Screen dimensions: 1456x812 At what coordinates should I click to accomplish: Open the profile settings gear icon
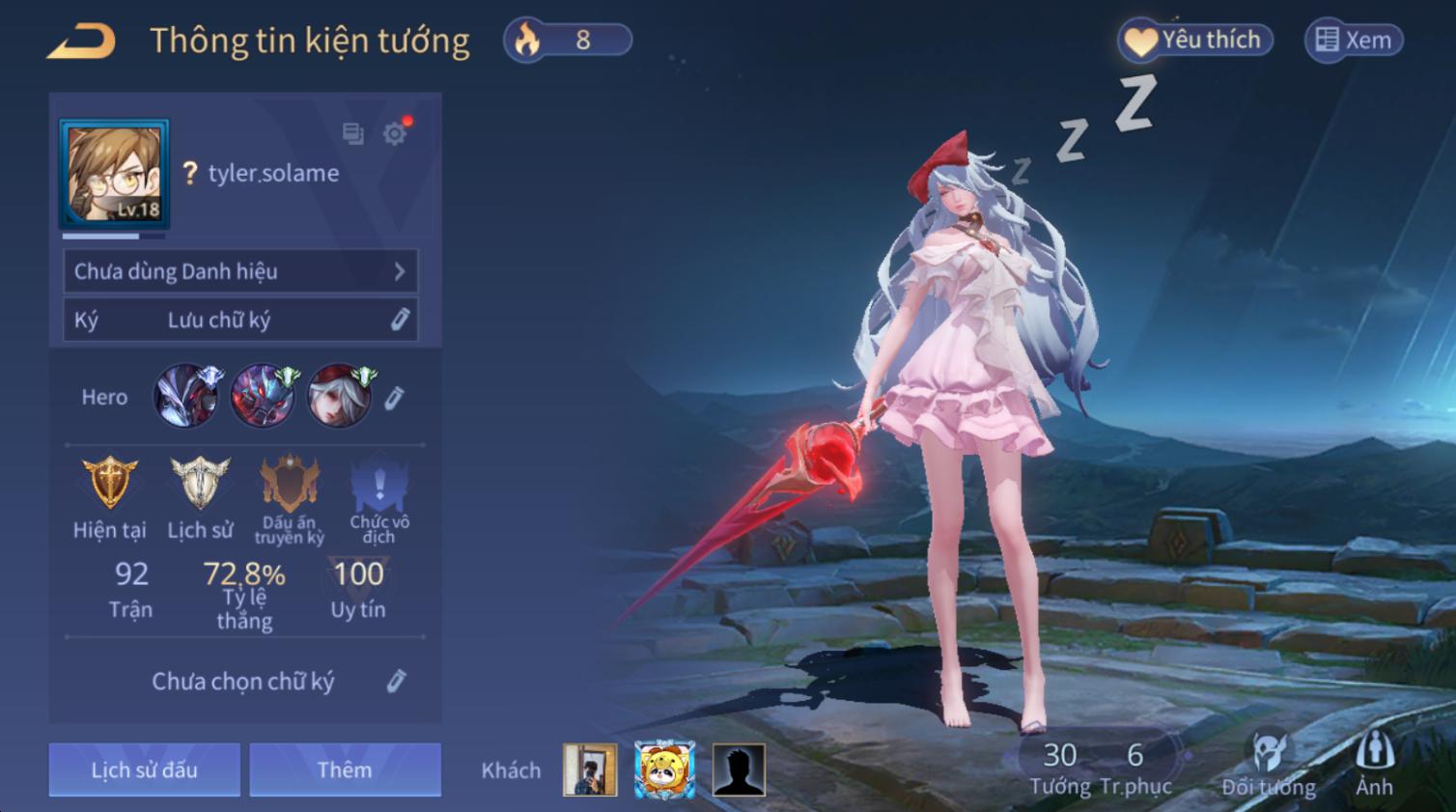pos(394,134)
